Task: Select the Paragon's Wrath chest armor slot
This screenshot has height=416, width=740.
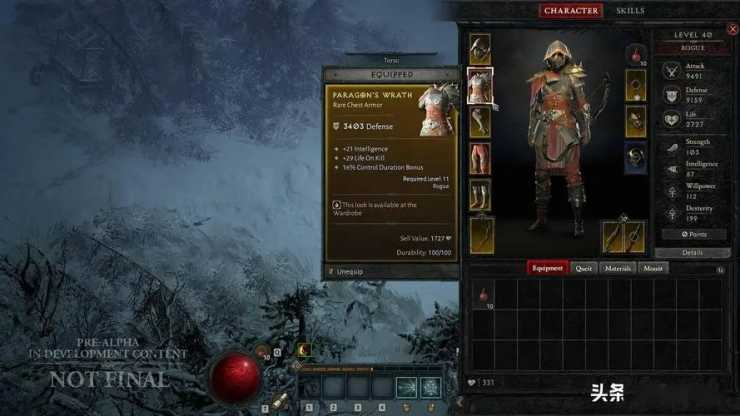Action: coord(480,85)
